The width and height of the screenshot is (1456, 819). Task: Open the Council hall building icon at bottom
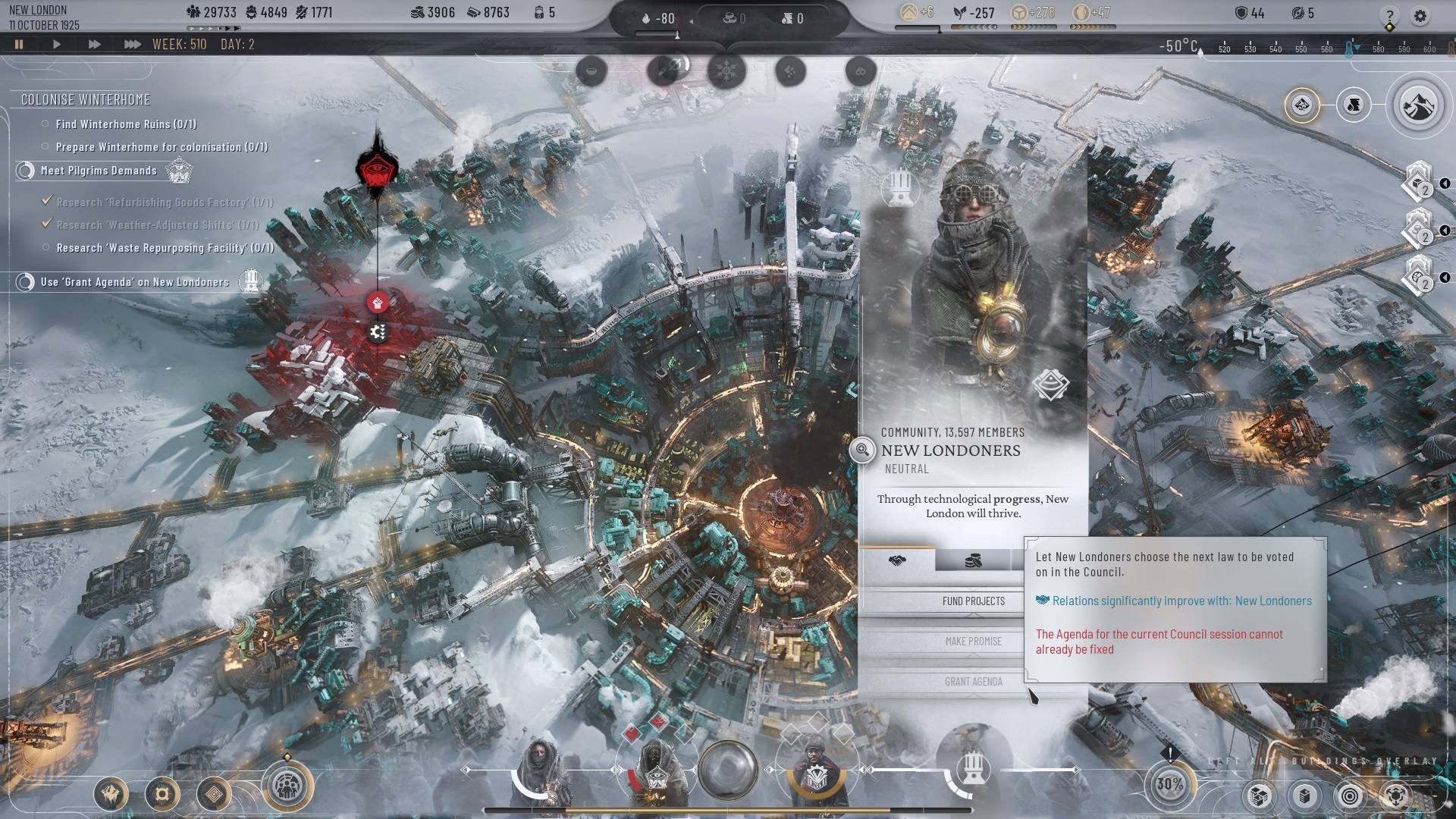point(971,770)
